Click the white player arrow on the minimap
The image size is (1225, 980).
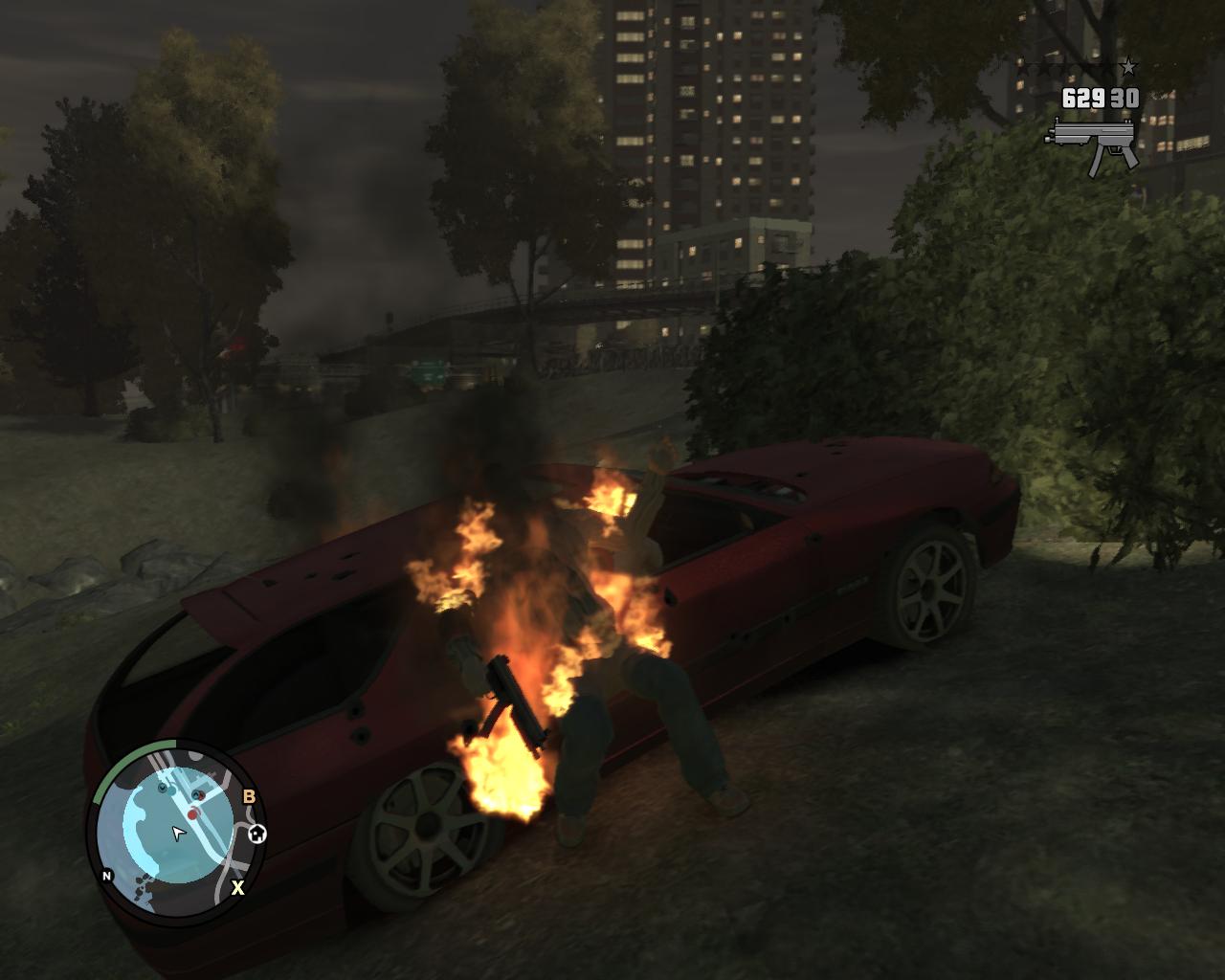pyautogui.click(x=177, y=833)
